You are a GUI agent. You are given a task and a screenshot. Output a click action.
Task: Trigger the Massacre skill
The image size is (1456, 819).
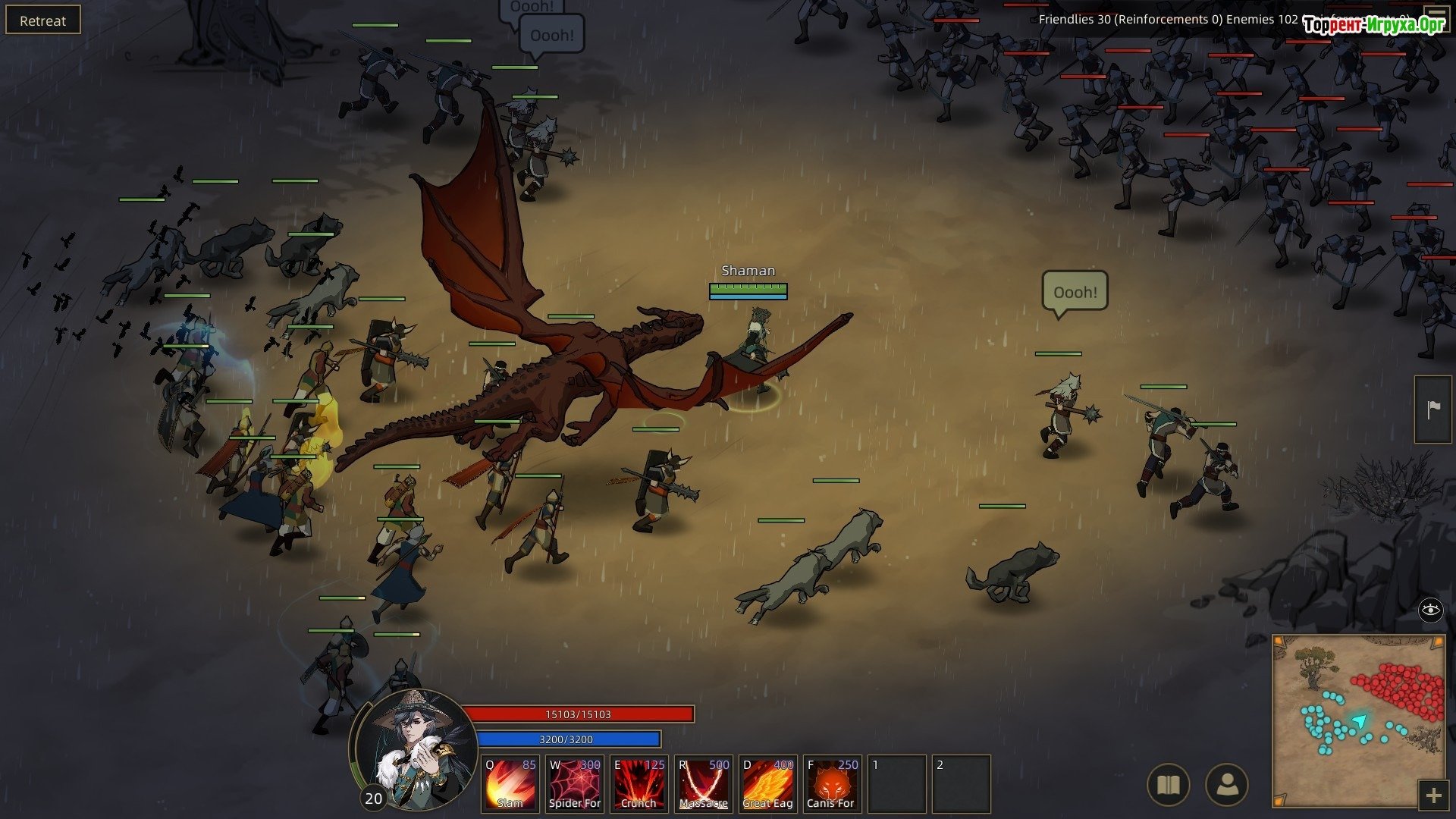(703, 783)
